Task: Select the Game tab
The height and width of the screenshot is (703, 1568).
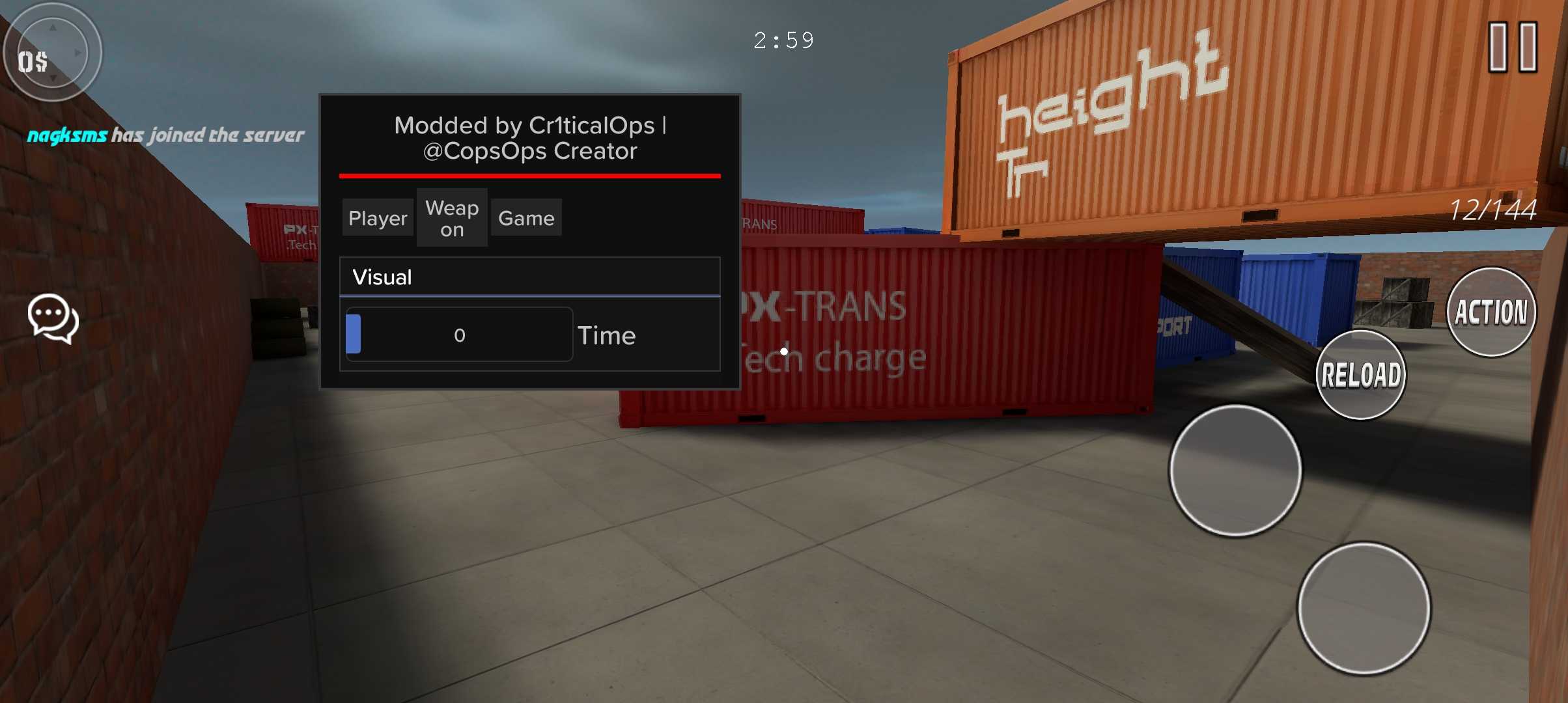Action: pos(526,218)
